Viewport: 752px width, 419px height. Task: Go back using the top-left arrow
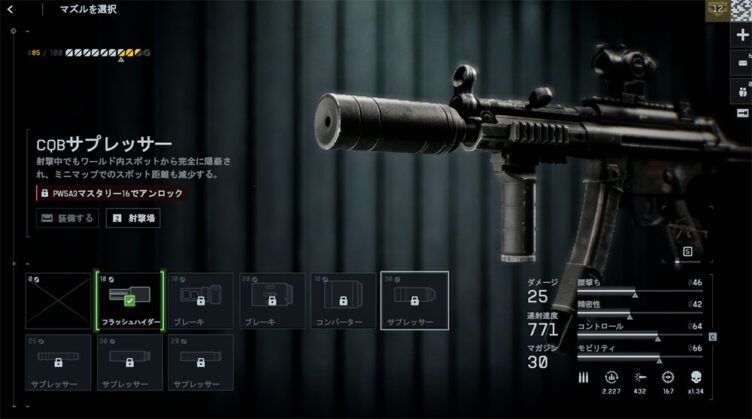[x=15, y=11]
